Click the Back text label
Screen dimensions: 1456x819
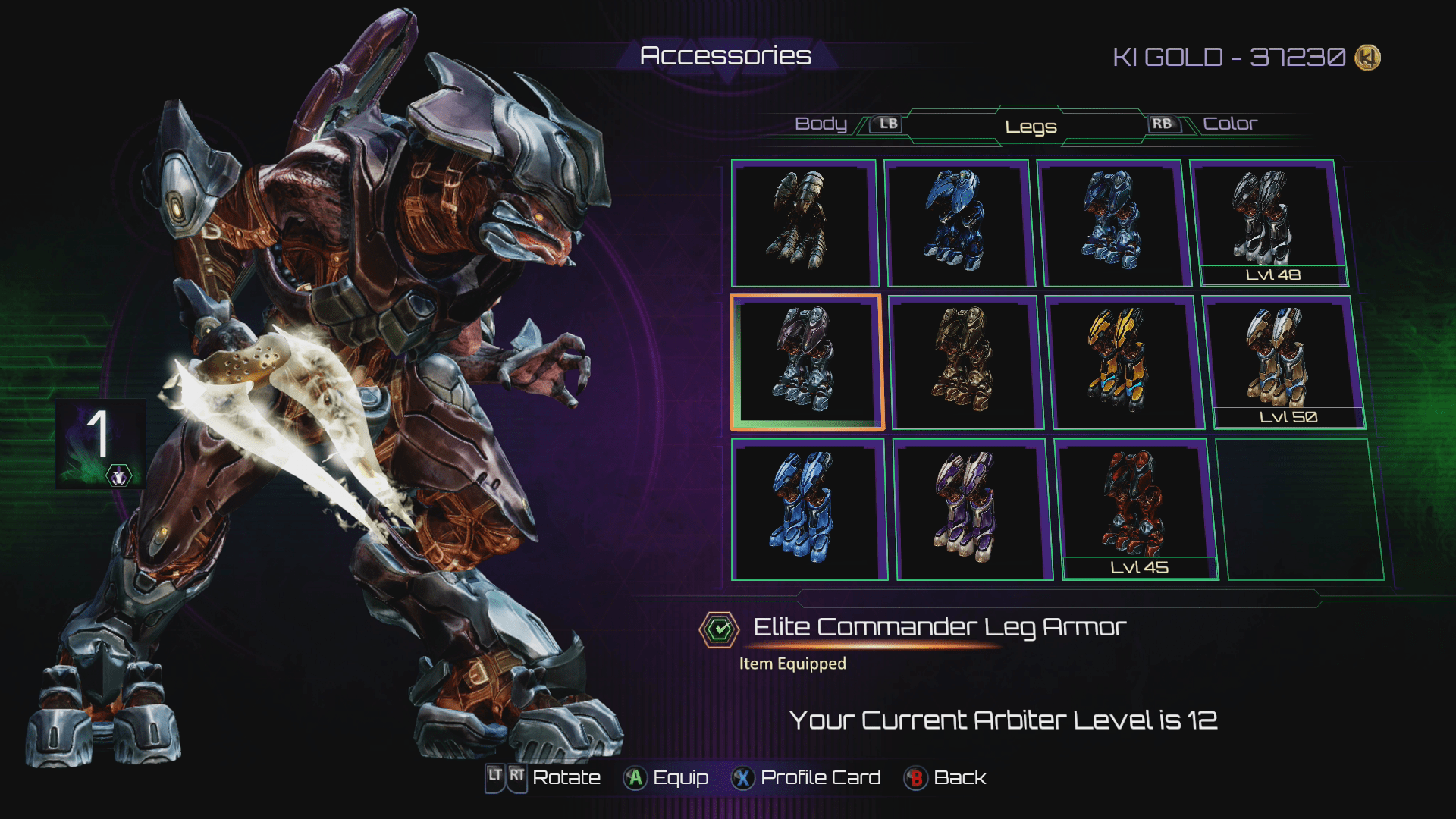[x=960, y=777]
